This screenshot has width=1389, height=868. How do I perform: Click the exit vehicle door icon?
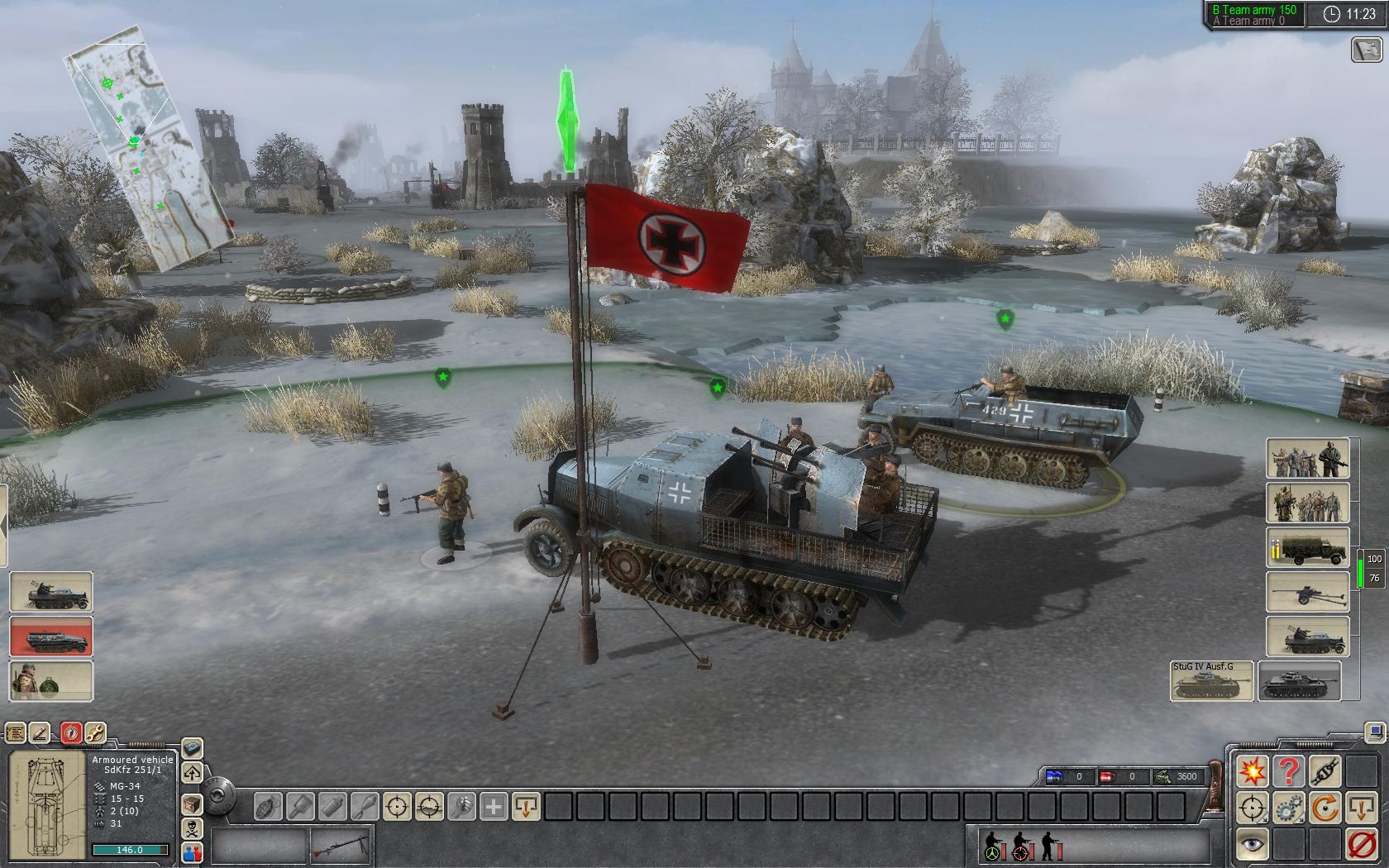[1361, 808]
